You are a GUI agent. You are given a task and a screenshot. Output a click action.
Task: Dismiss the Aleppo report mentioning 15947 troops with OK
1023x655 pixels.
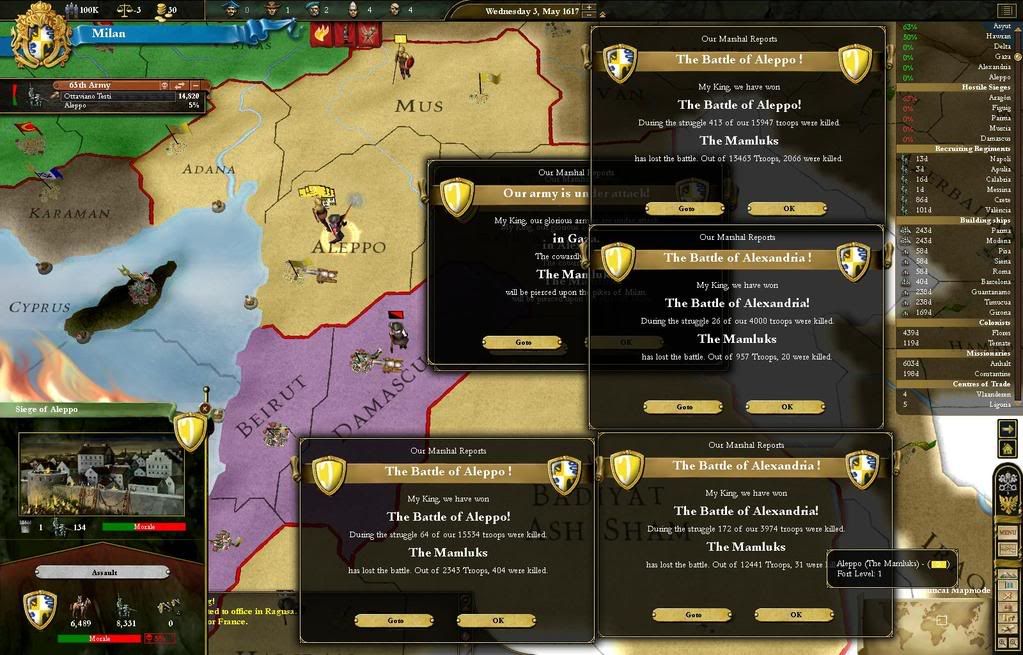(x=787, y=209)
